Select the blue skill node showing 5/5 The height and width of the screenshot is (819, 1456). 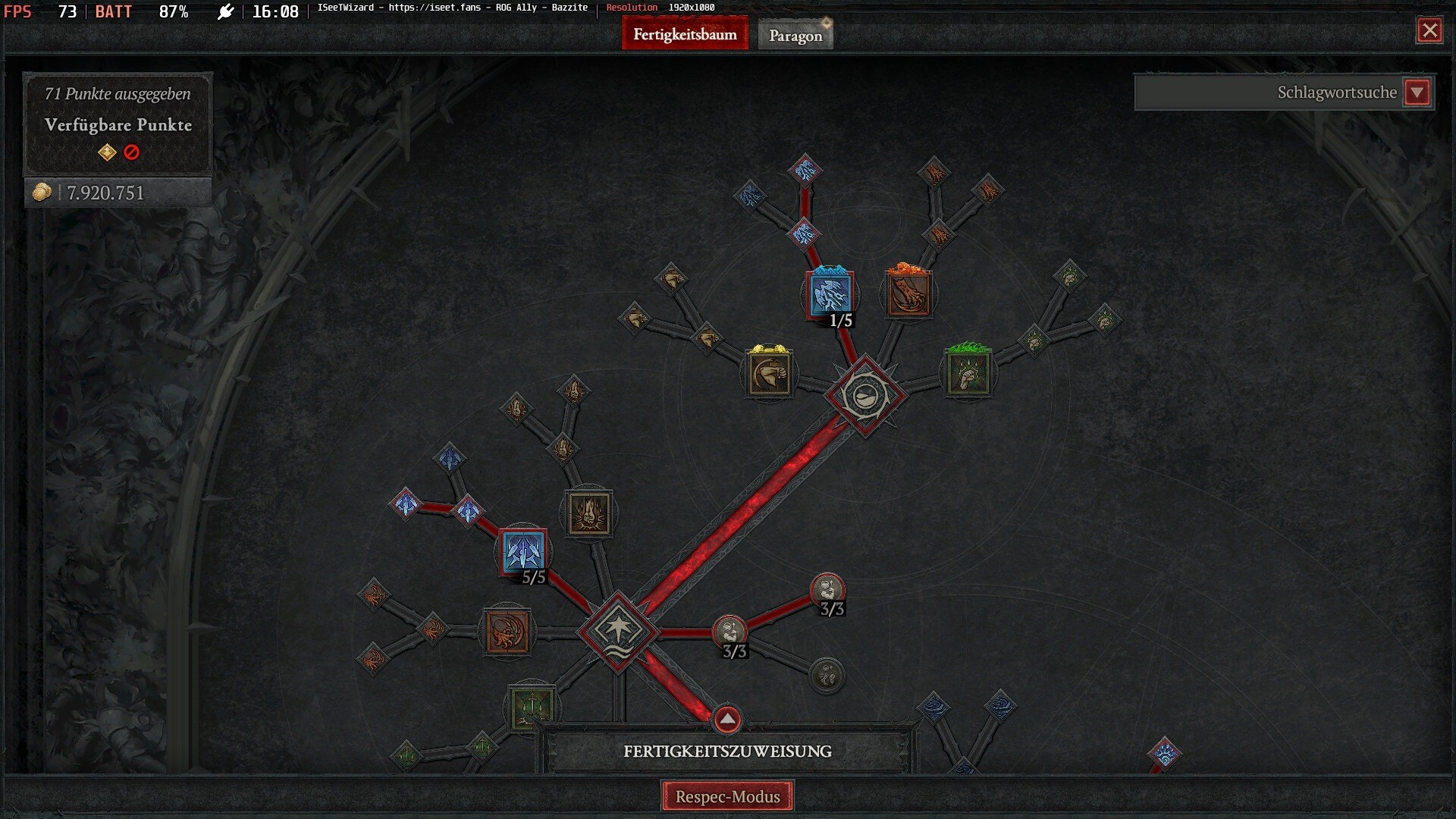tap(523, 551)
